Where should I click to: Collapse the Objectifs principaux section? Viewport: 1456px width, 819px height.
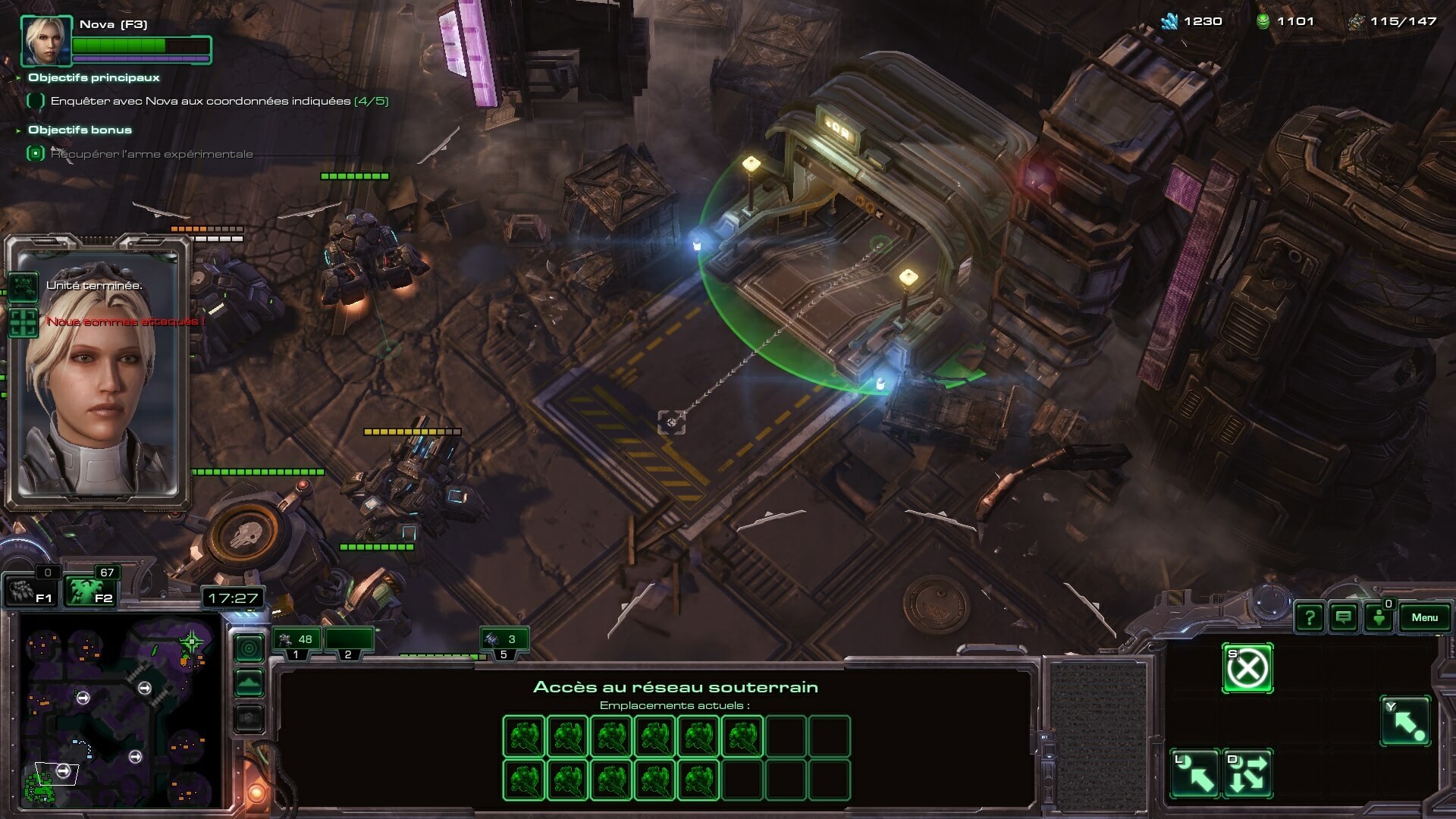coord(18,77)
